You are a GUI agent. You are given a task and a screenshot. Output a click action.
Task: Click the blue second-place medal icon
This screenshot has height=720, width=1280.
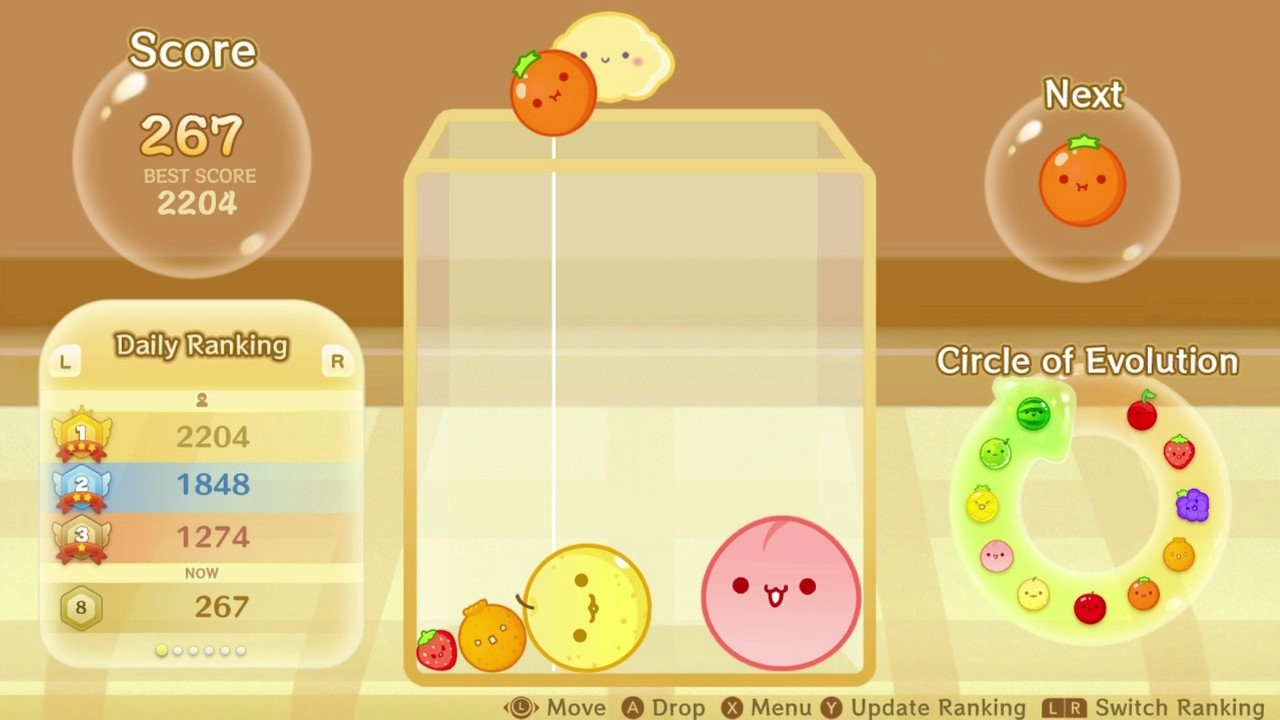pyautogui.click(x=80, y=486)
